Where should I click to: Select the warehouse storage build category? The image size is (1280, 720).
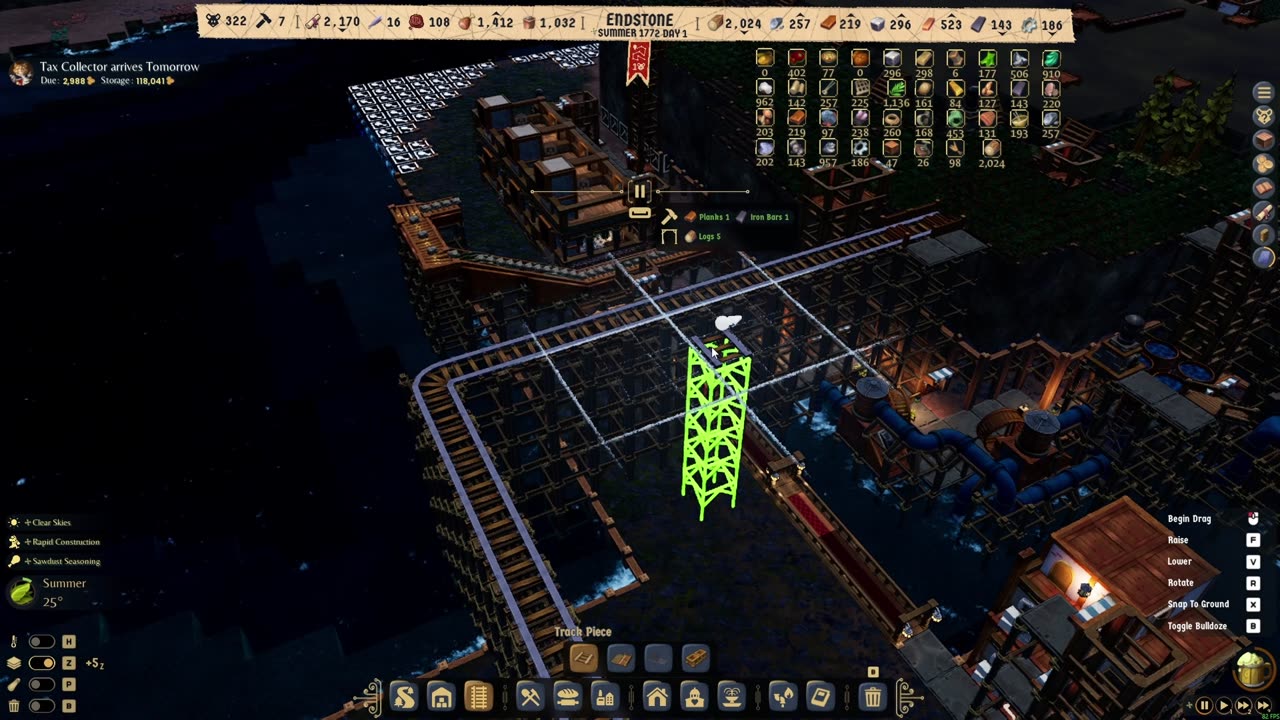(441, 696)
